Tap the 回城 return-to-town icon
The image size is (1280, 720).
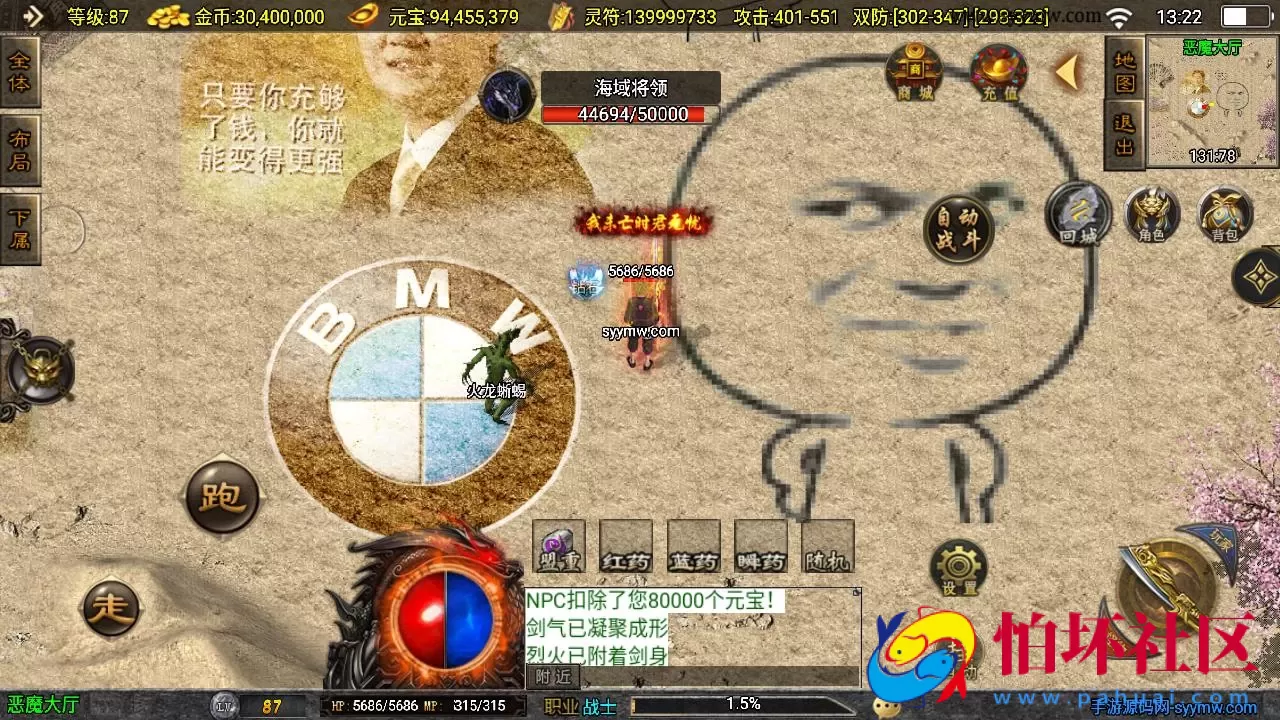[1078, 215]
